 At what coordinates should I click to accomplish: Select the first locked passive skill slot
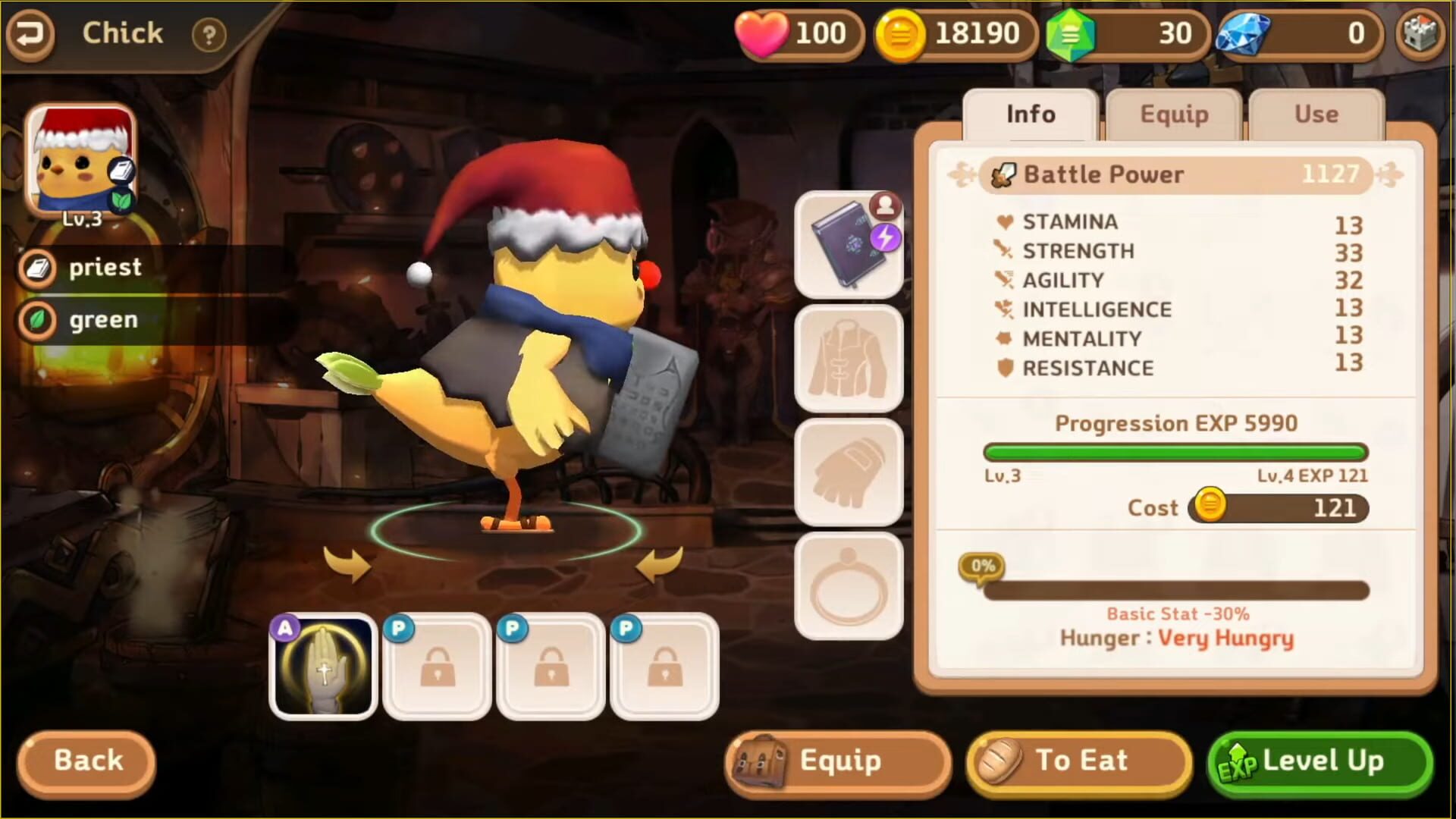pyautogui.click(x=437, y=665)
